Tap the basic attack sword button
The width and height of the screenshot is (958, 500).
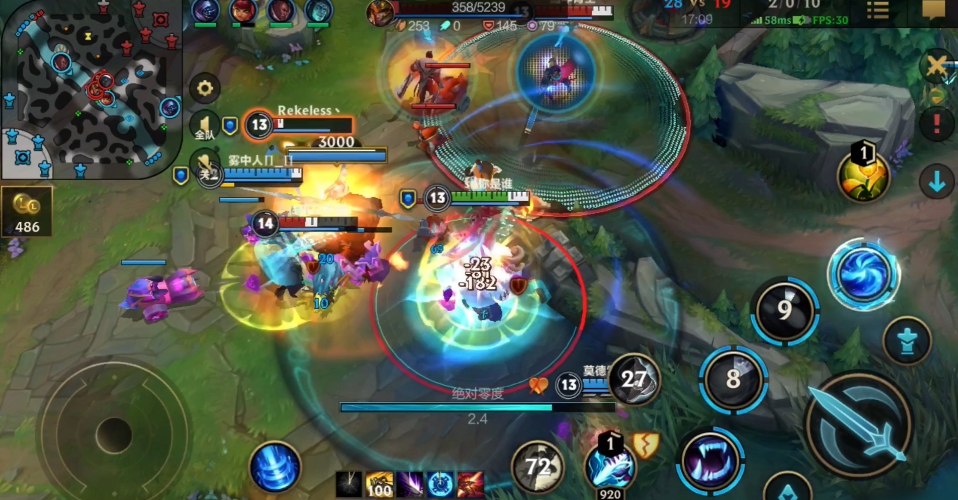click(857, 424)
